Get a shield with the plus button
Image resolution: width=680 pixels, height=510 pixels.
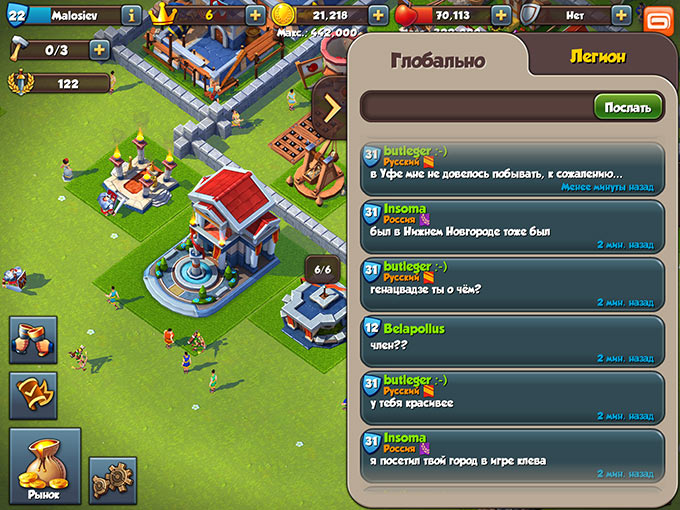(x=621, y=15)
